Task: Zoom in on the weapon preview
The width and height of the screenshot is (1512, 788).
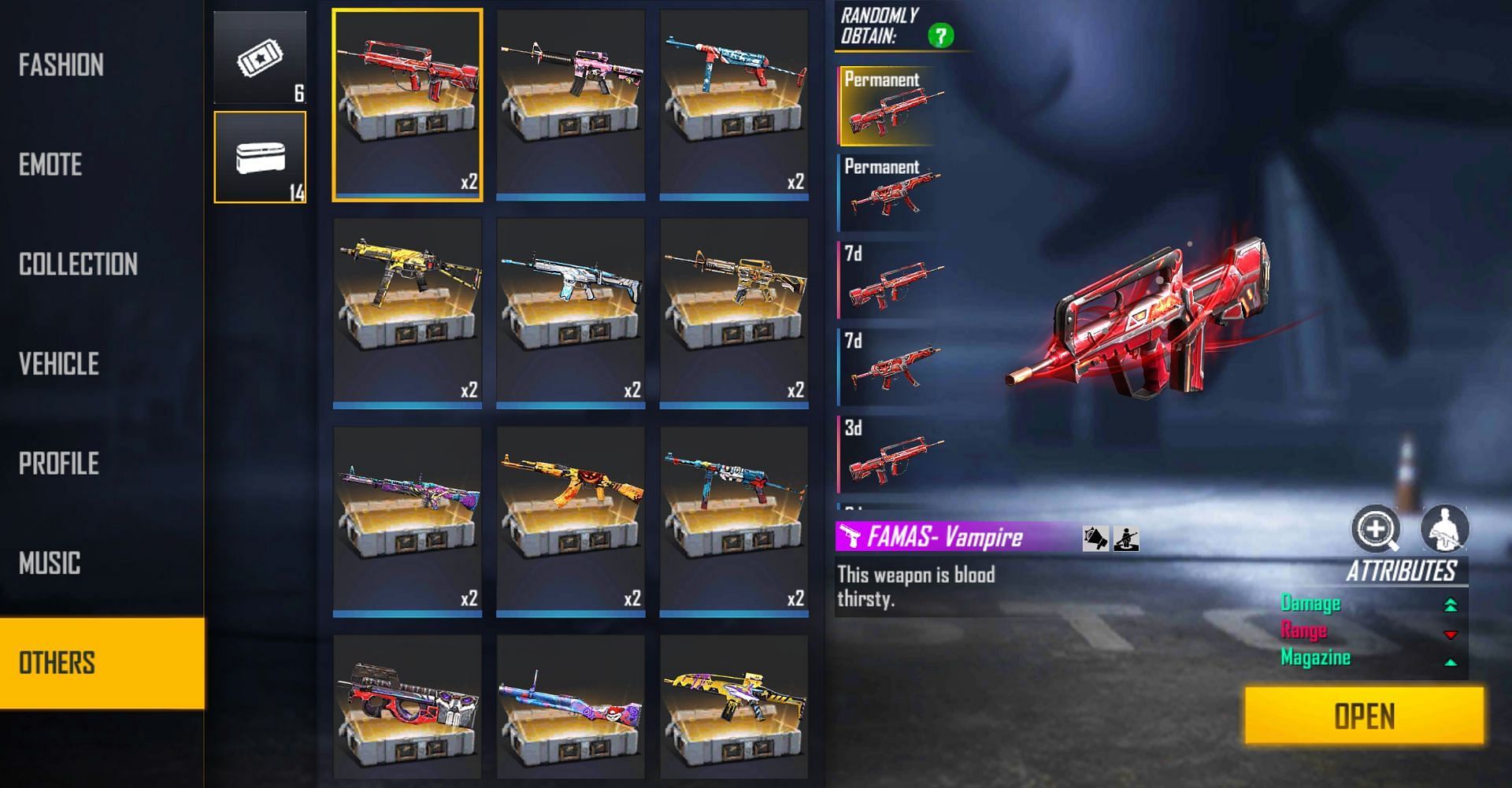Action: [1376, 528]
